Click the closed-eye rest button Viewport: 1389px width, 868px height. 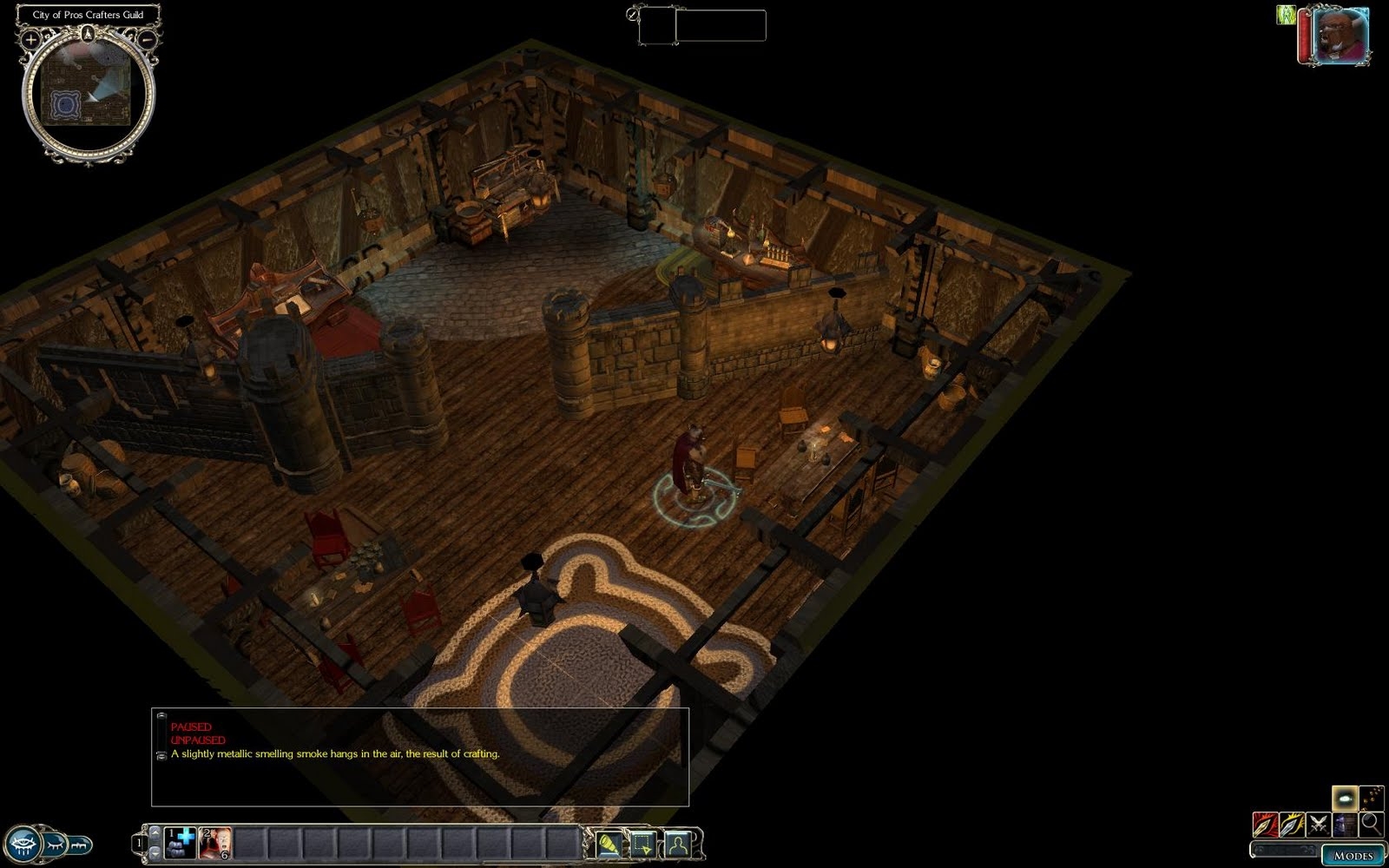click(56, 843)
